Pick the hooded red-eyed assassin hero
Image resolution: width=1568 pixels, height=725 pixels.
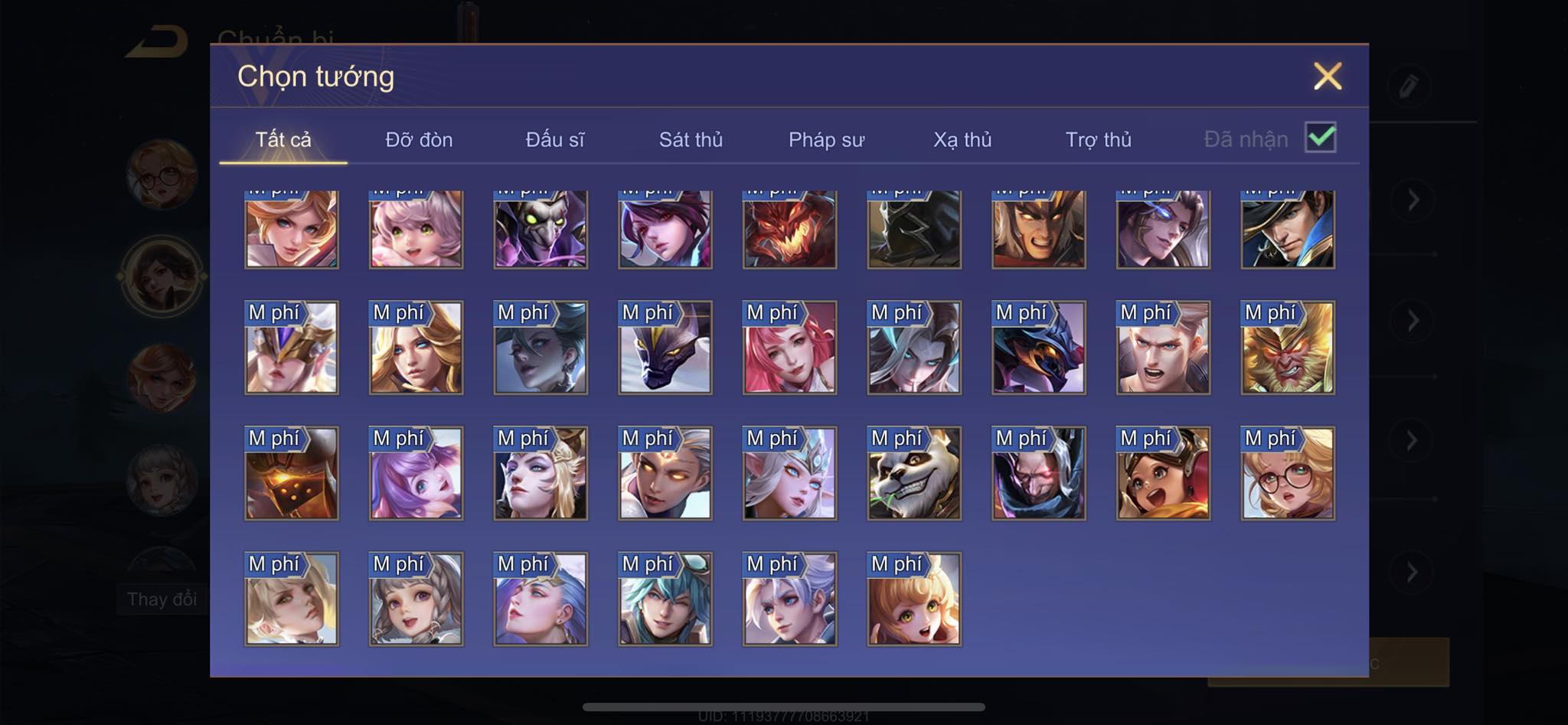click(x=1038, y=473)
